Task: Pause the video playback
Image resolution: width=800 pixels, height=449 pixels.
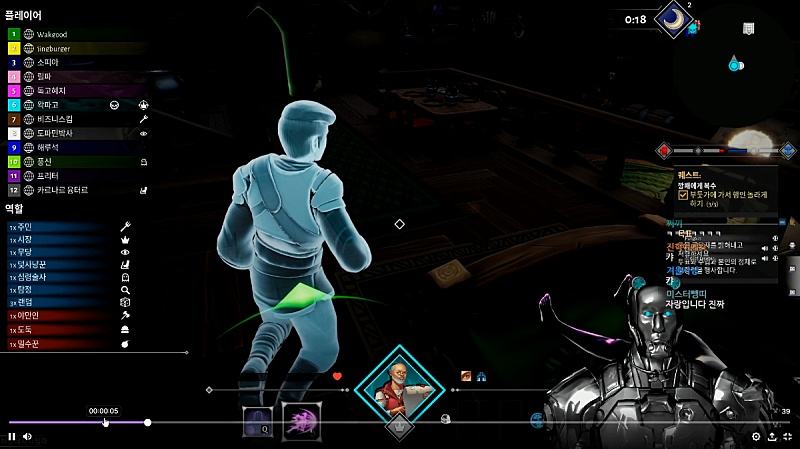Action: pyautogui.click(x=12, y=436)
